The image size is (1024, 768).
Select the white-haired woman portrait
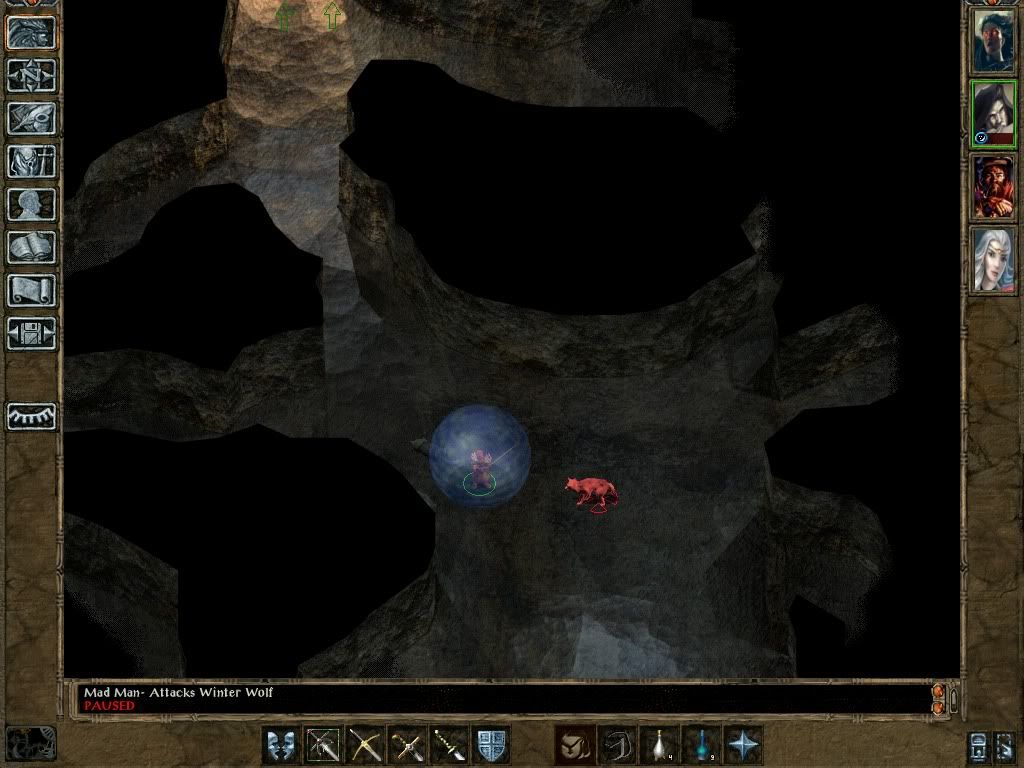tap(994, 261)
